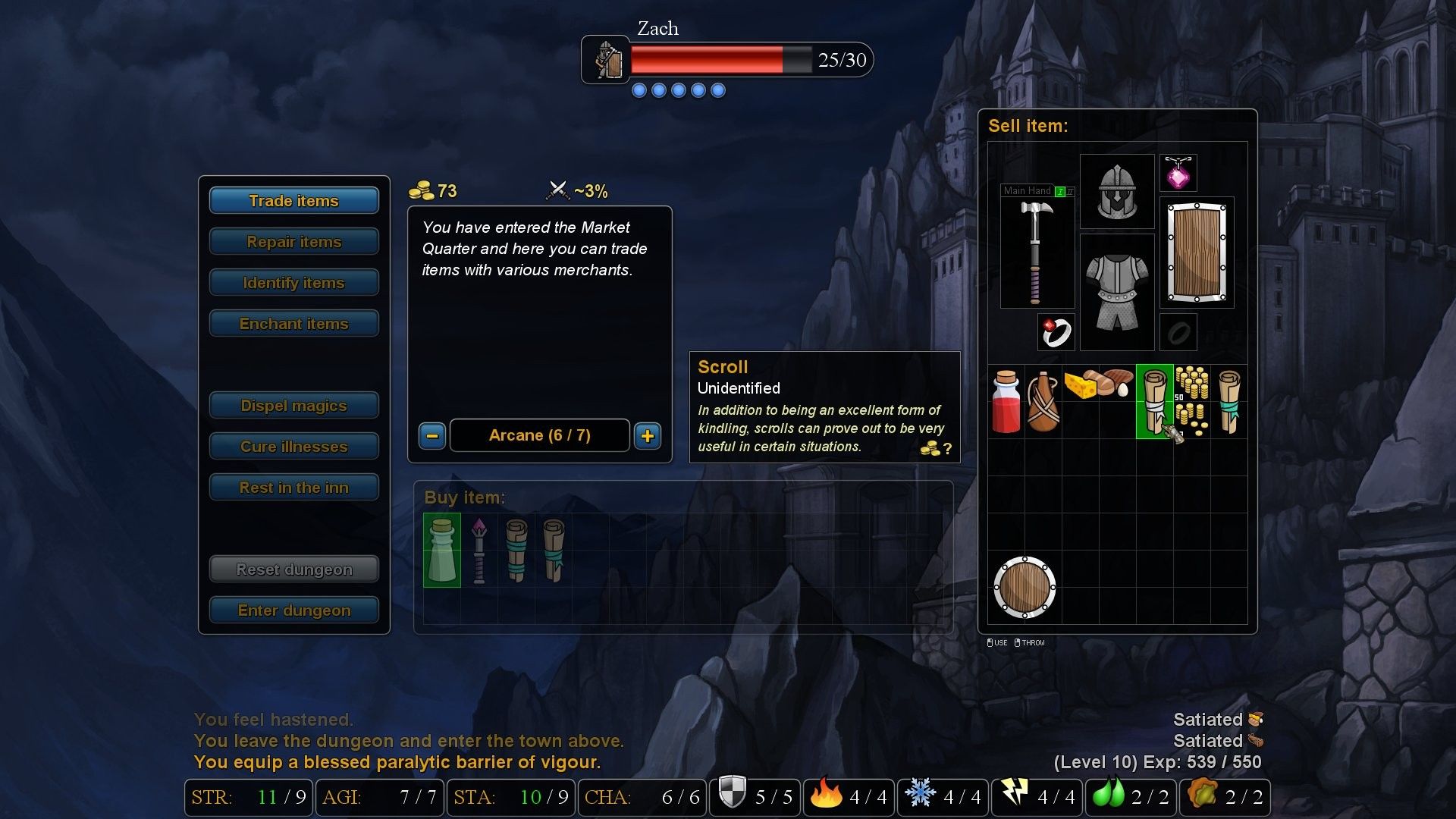Buy the purple-tipped wand
This screenshot has height=819, width=1456.
(479, 551)
